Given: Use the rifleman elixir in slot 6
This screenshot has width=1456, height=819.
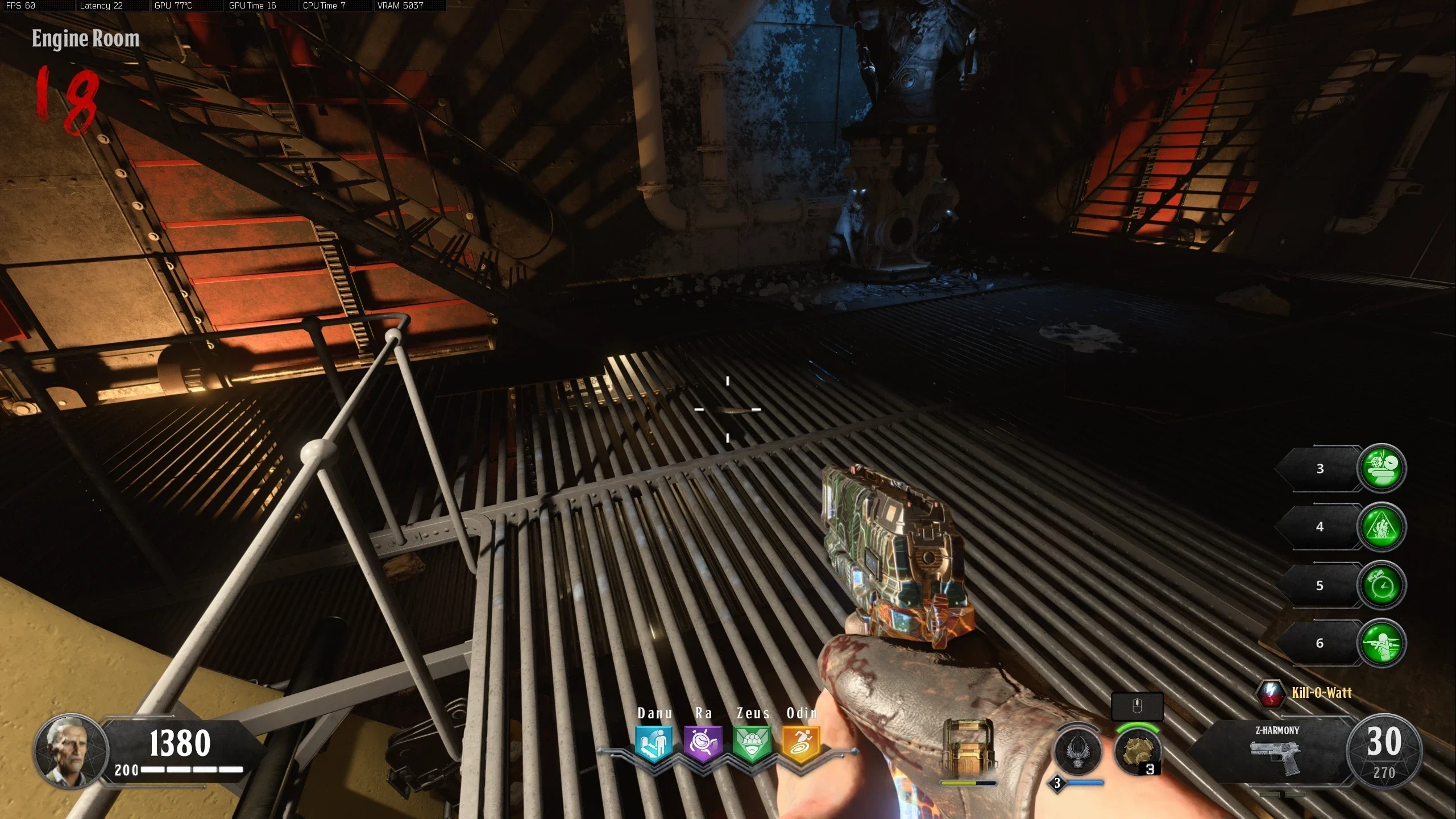Looking at the screenshot, I should coord(1382,643).
